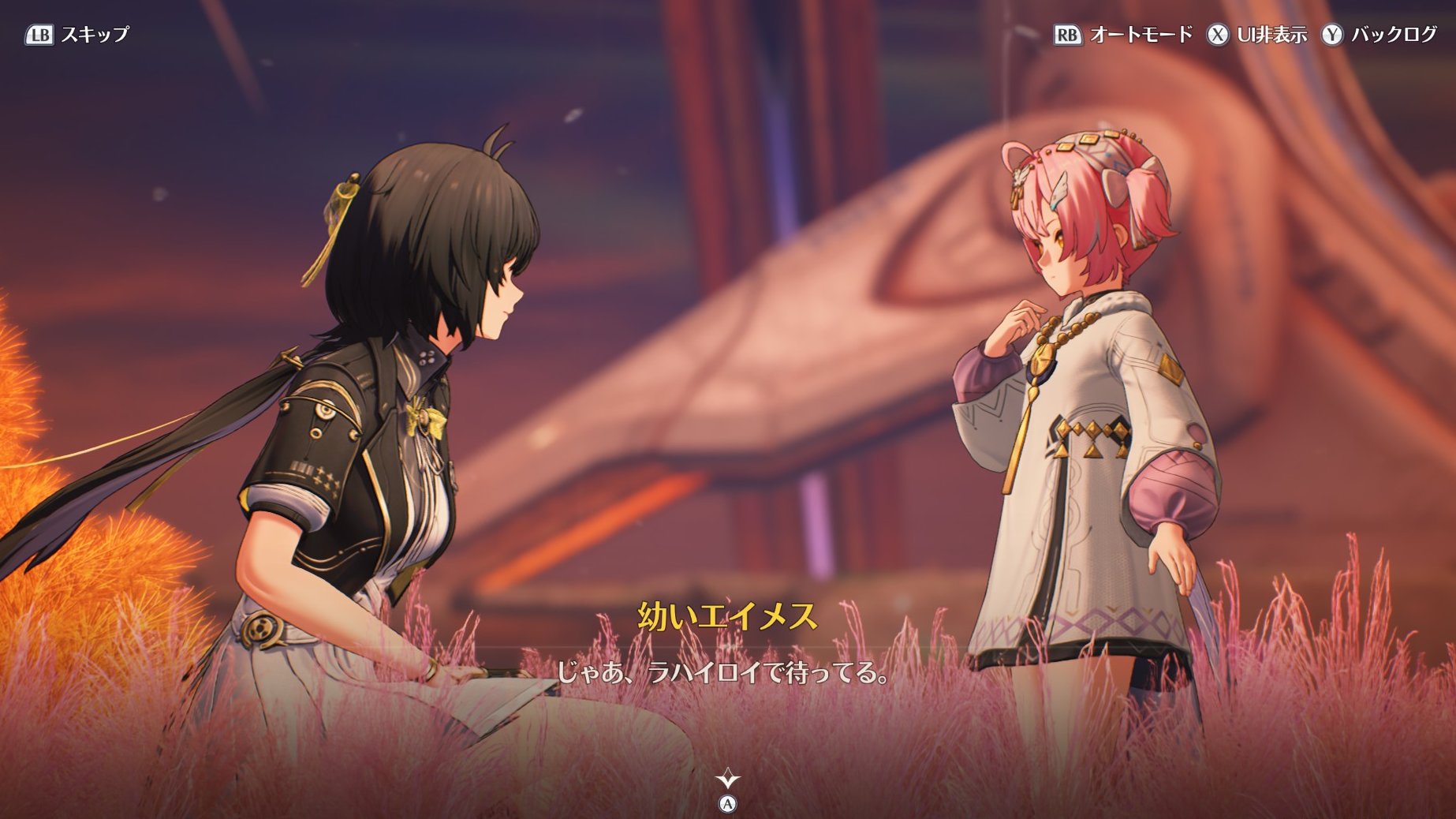Viewport: 1456px width, 819px height.
Task: Advance dialogue via the star continue indicator
Action: [727, 780]
